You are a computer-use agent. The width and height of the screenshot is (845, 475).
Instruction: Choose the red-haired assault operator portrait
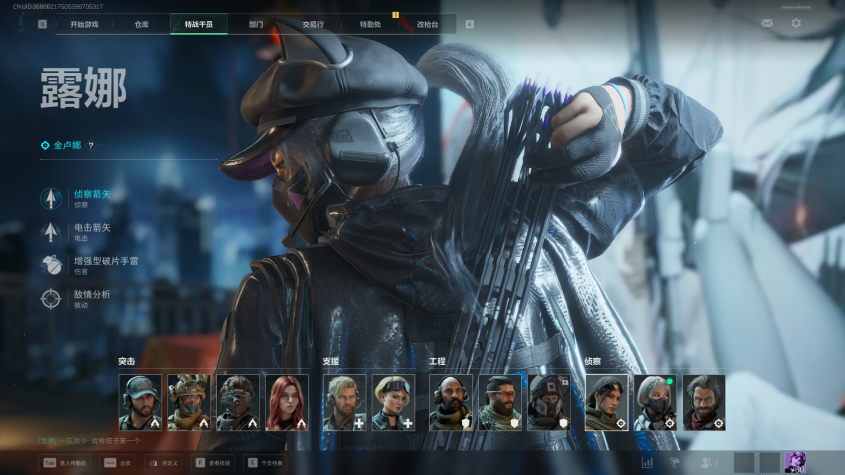click(x=286, y=402)
